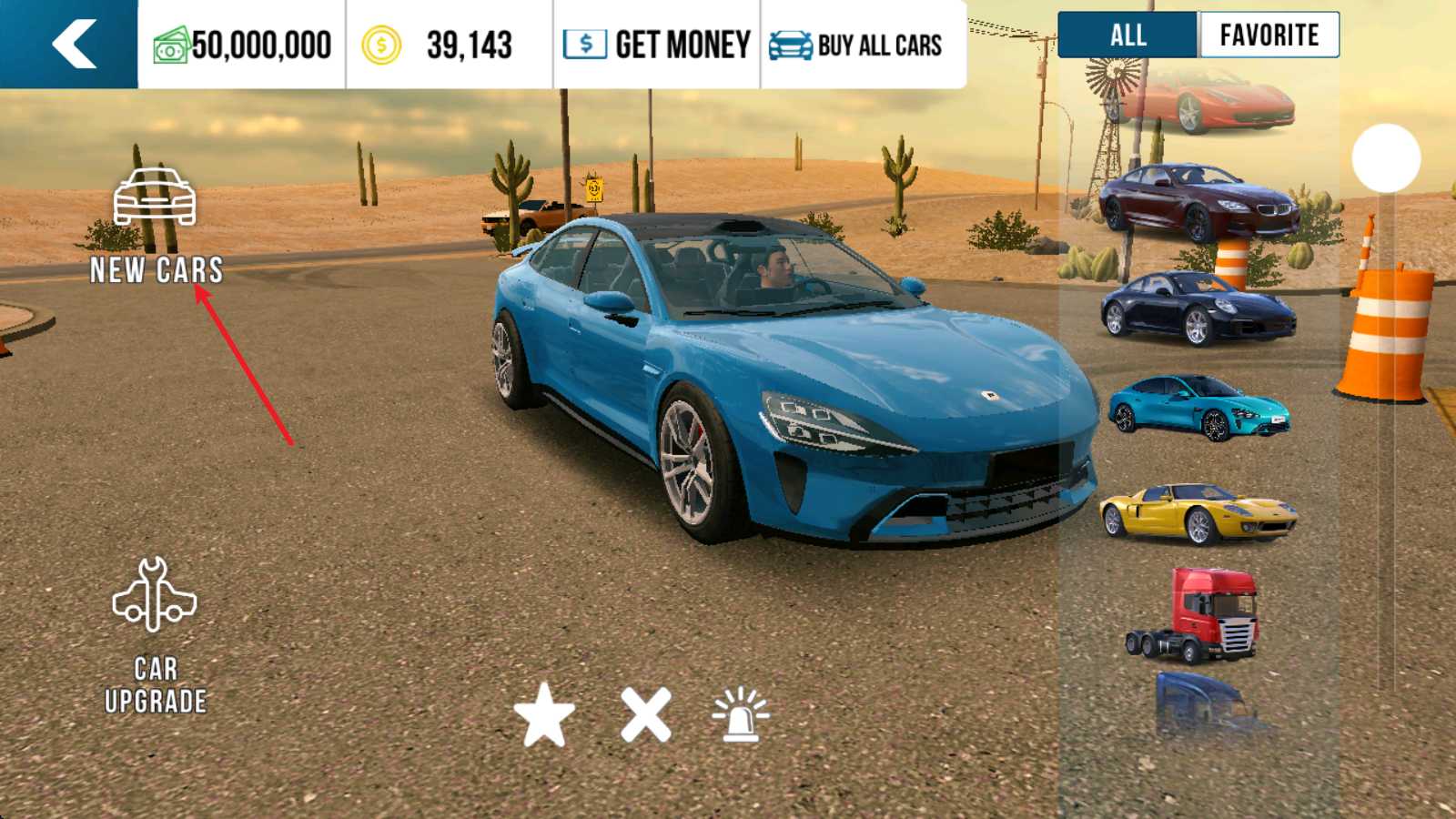Switch to the All cars tab
This screenshot has height=819, width=1456.
1127,35
